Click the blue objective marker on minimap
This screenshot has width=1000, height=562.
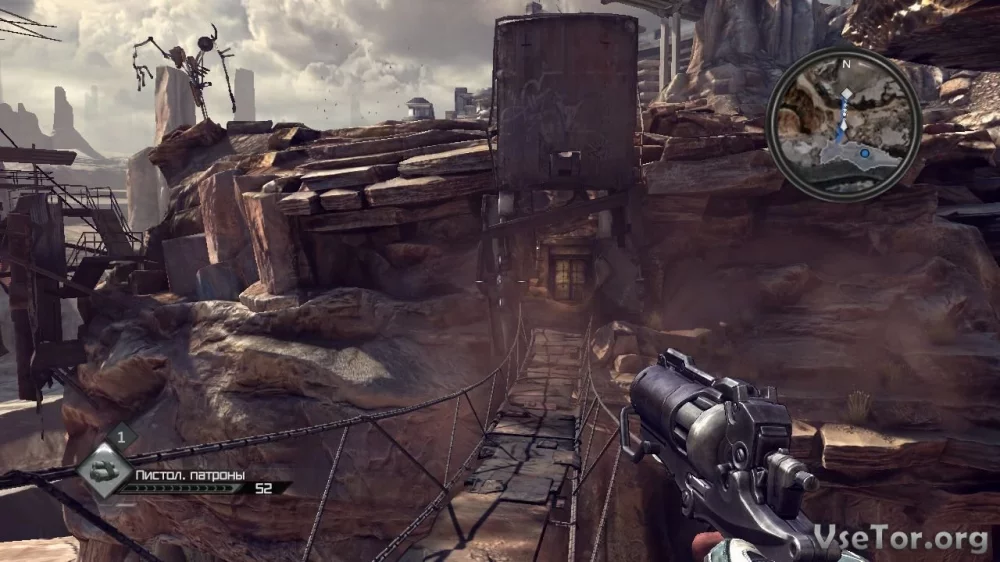[865, 153]
